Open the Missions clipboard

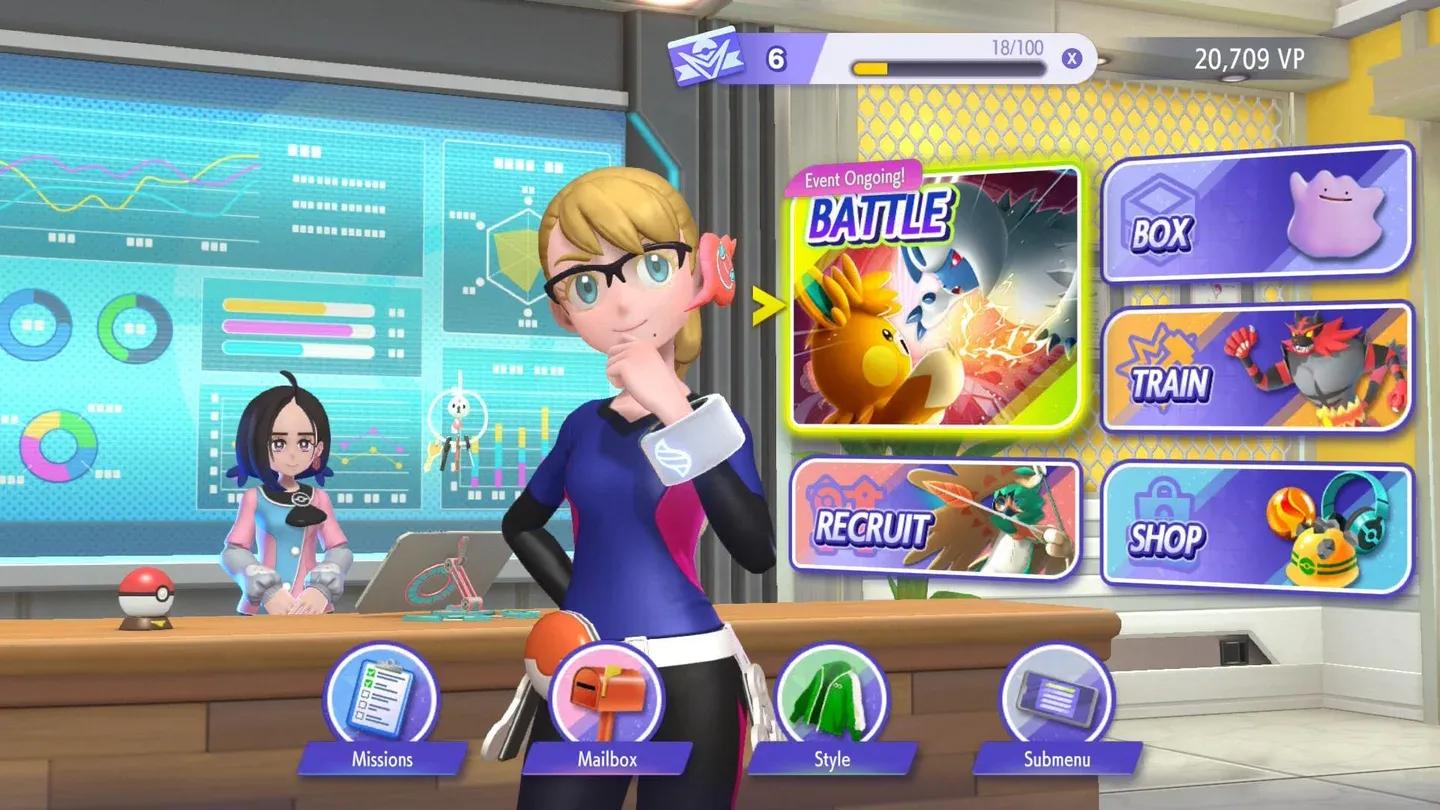click(x=381, y=698)
